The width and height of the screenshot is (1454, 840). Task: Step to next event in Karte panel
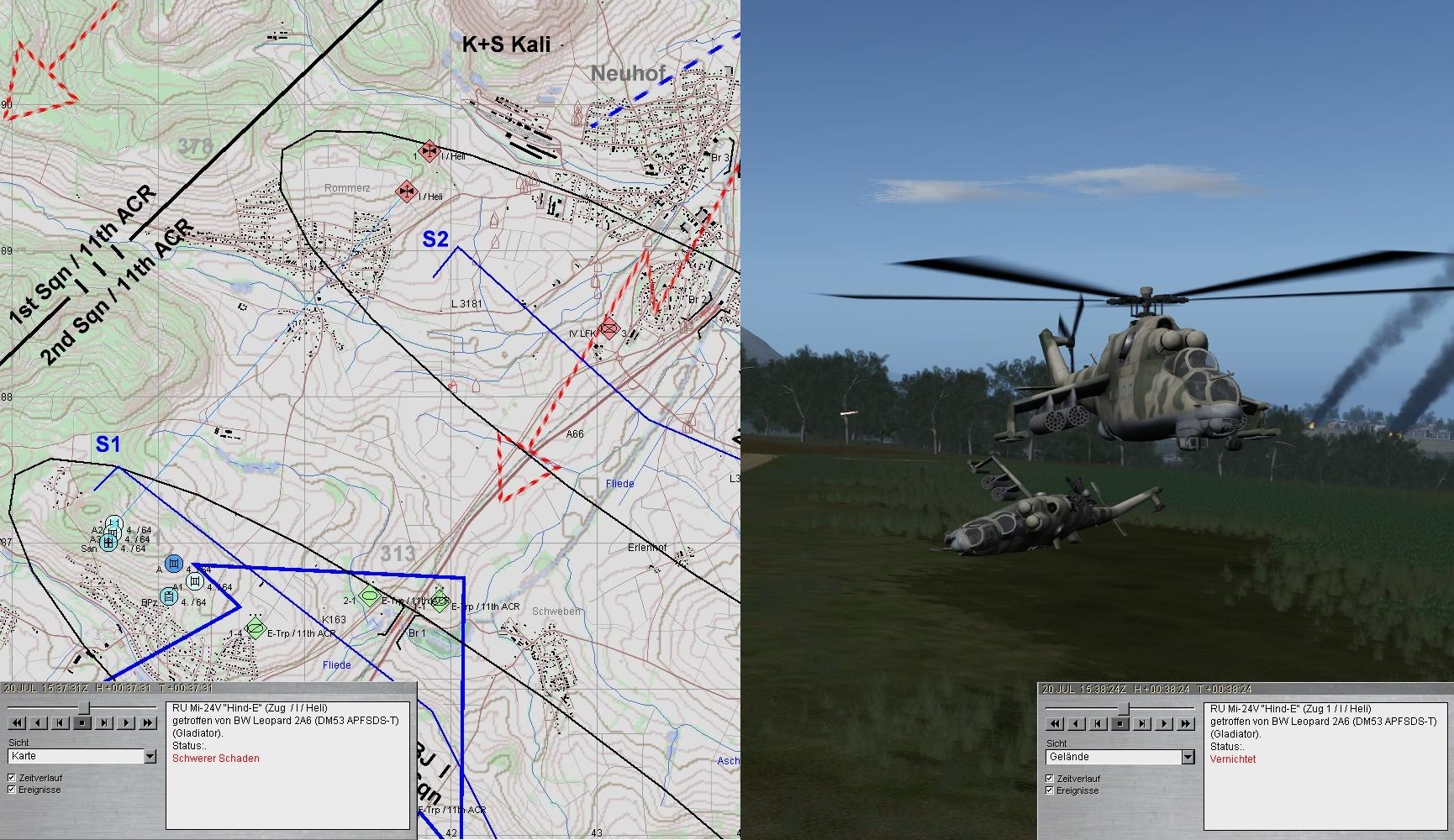point(104,722)
